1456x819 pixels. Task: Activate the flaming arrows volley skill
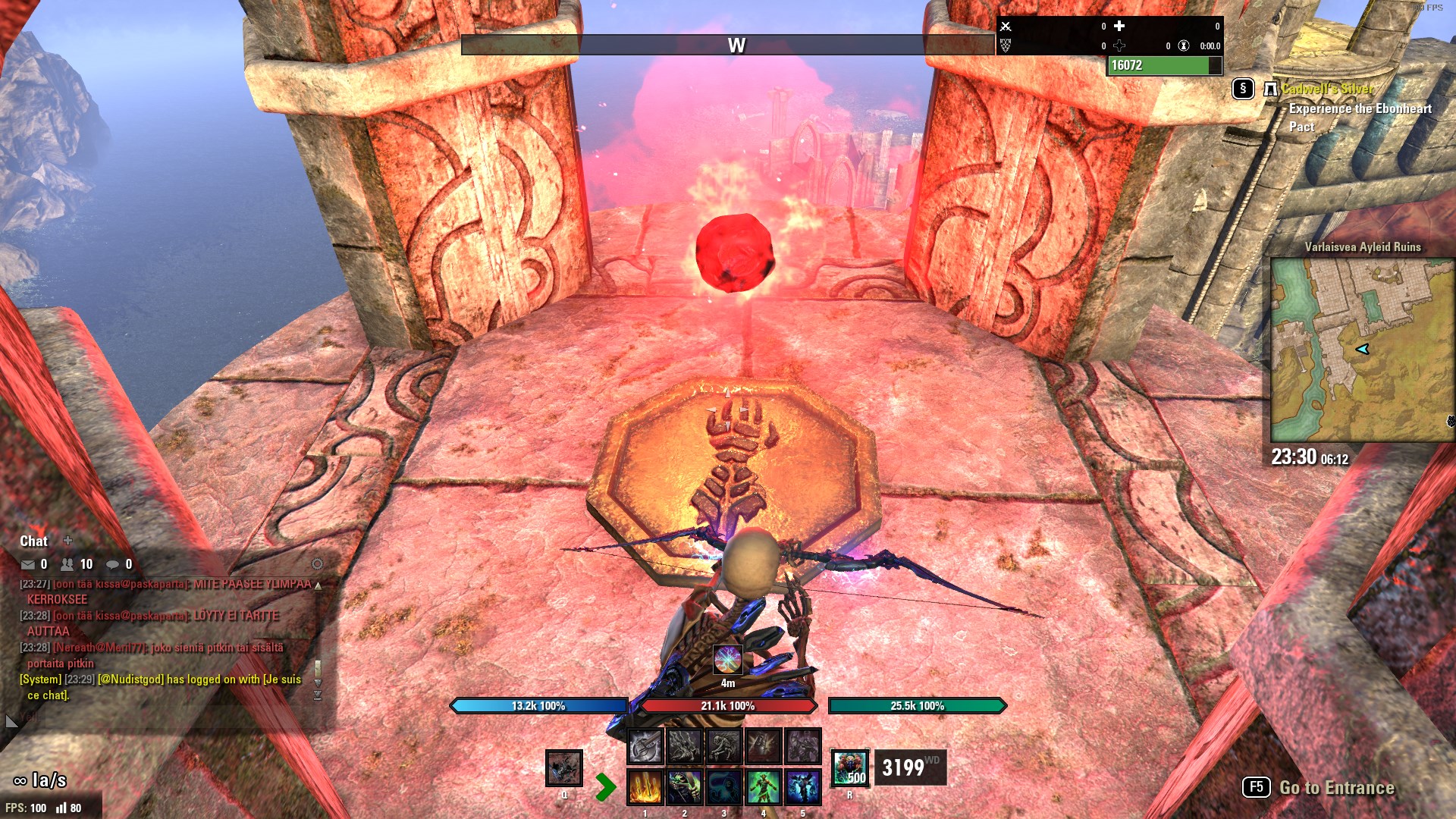coord(645,786)
